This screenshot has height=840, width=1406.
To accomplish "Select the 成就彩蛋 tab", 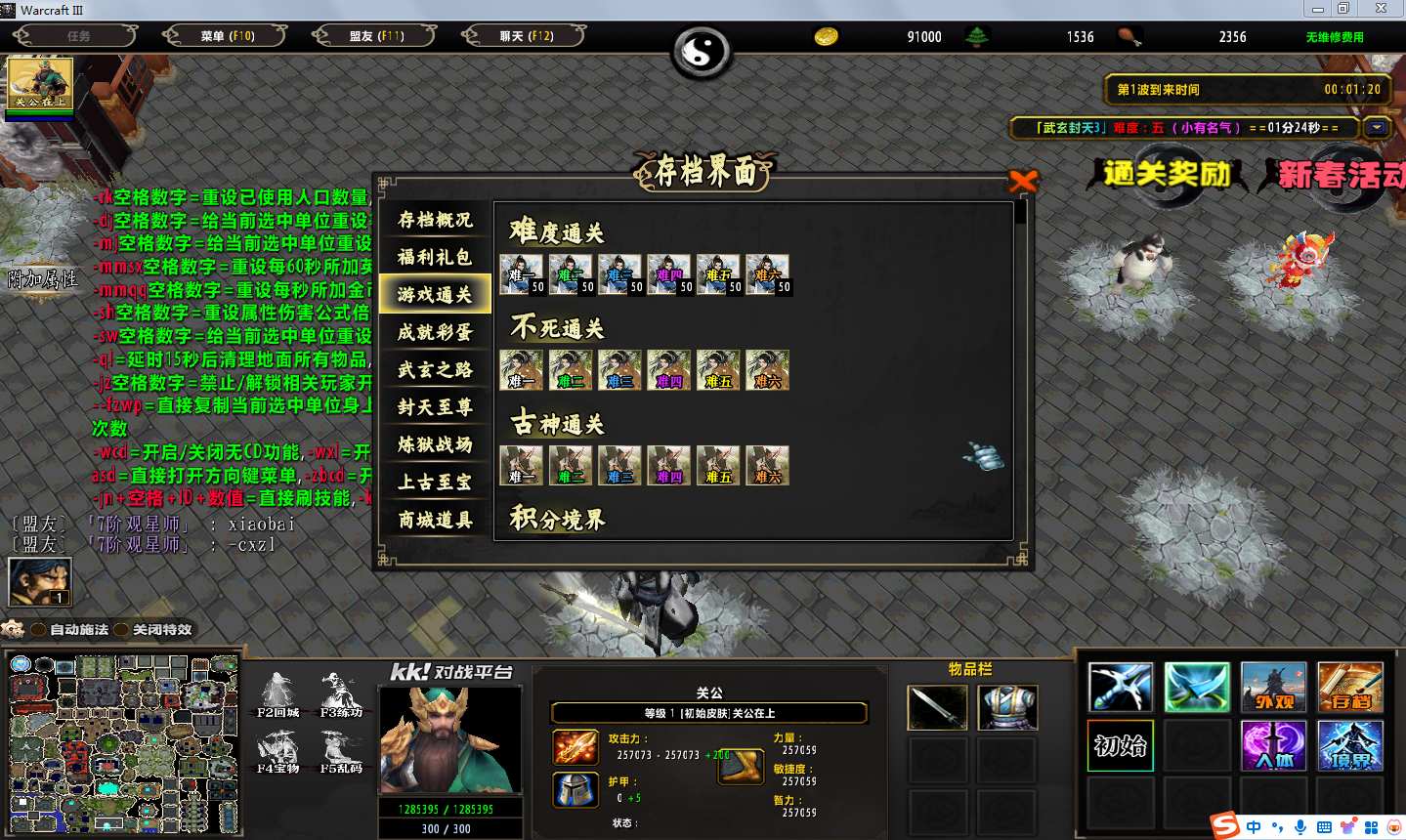I will [x=435, y=332].
